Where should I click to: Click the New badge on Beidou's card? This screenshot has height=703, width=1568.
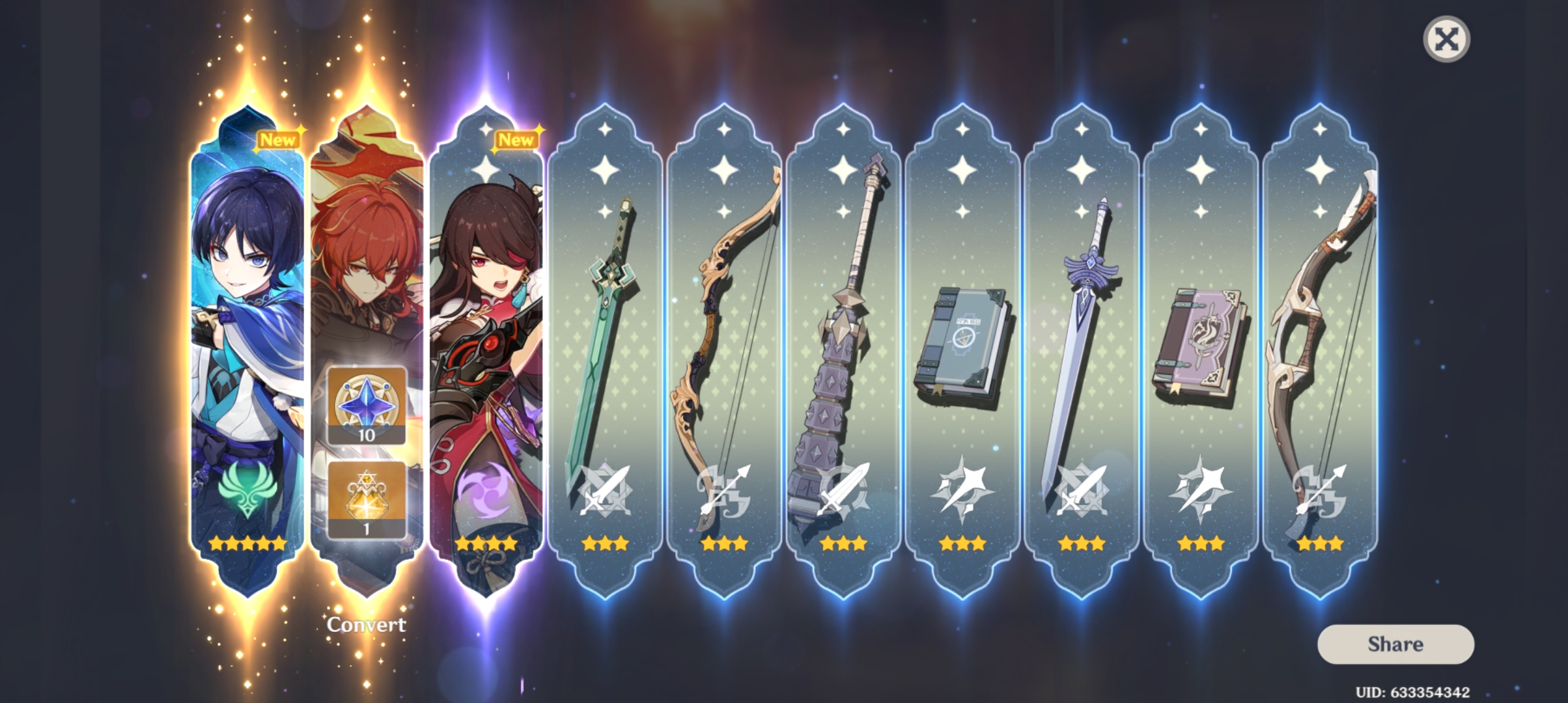point(518,139)
